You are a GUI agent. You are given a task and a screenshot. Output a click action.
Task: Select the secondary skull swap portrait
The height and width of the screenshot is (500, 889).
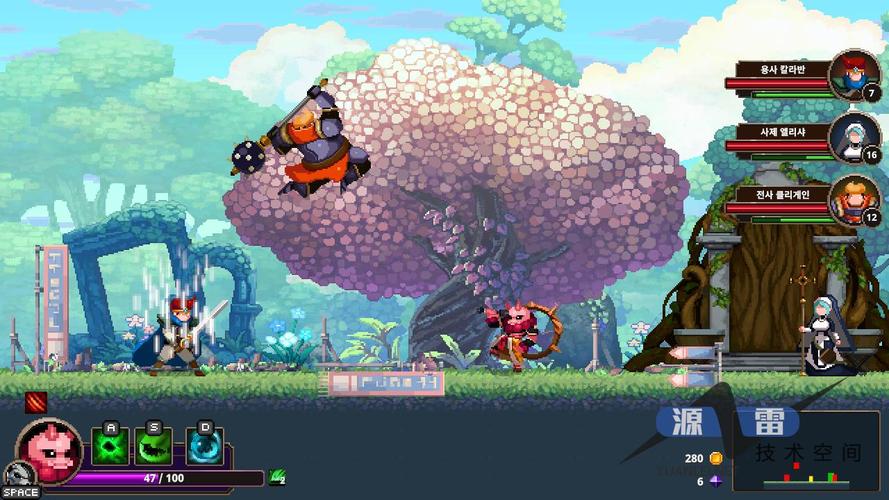pos(17,475)
